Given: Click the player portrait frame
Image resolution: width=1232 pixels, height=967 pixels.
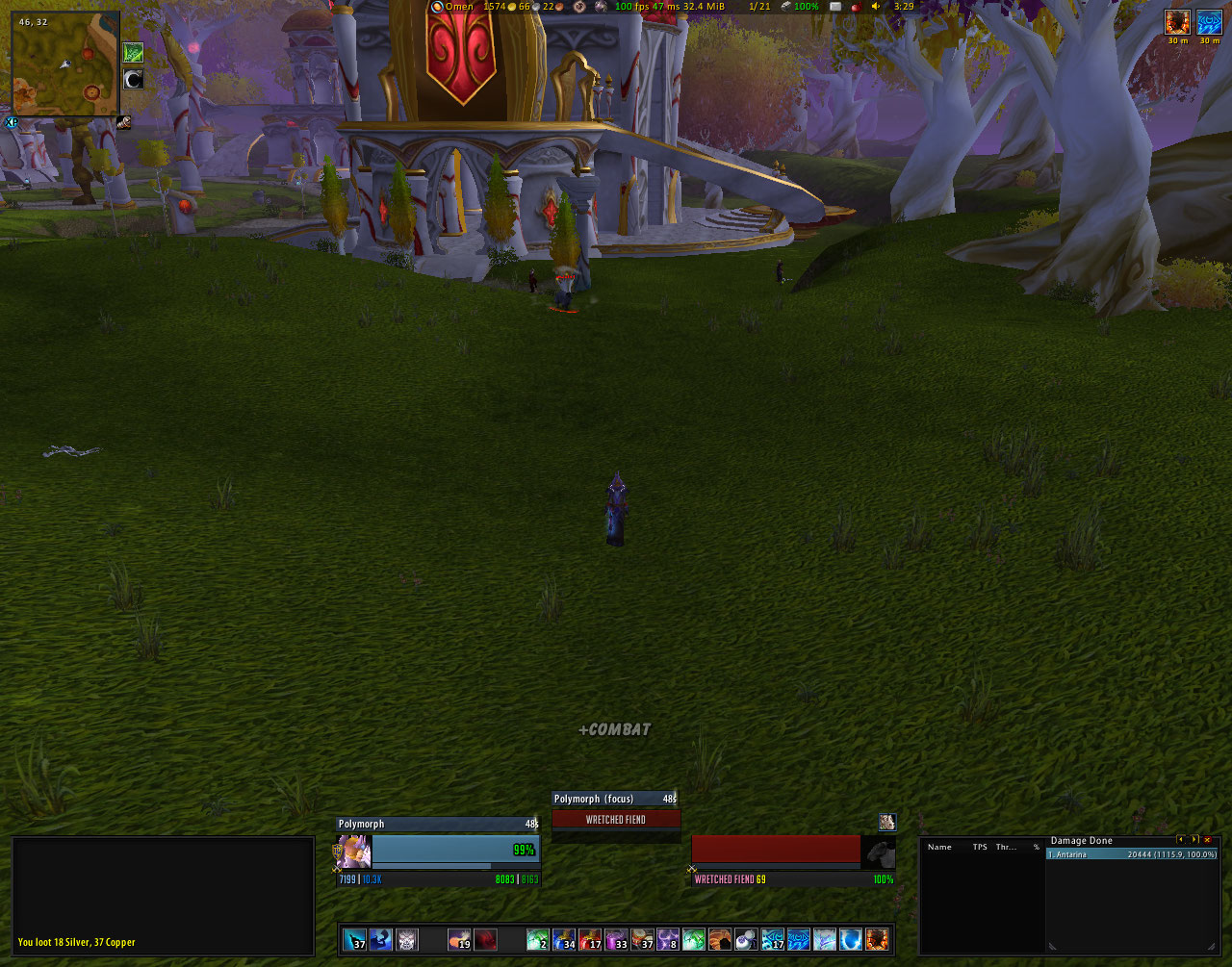Looking at the screenshot, I should pyautogui.click(x=352, y=851).
